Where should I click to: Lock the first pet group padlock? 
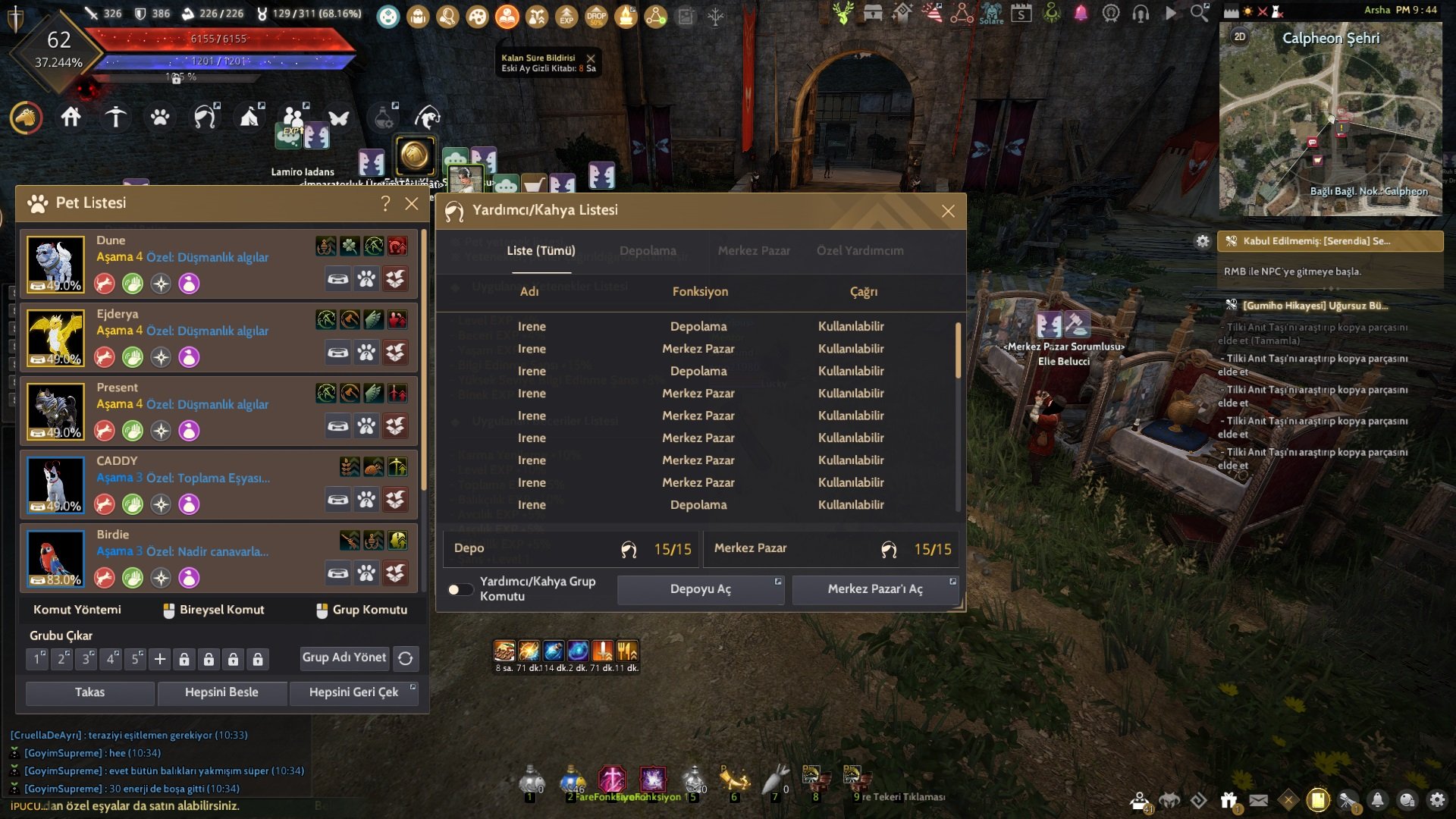184,659
